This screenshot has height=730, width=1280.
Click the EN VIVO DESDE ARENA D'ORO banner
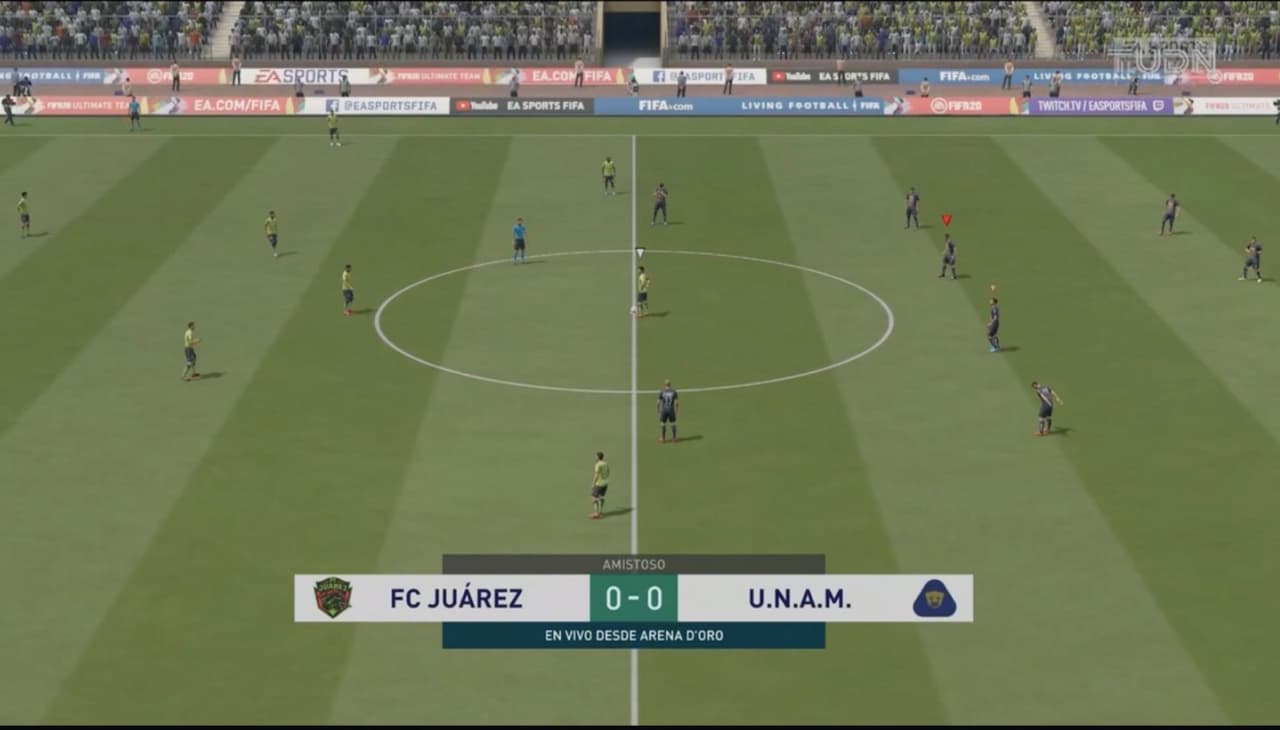tap(633, 633)
